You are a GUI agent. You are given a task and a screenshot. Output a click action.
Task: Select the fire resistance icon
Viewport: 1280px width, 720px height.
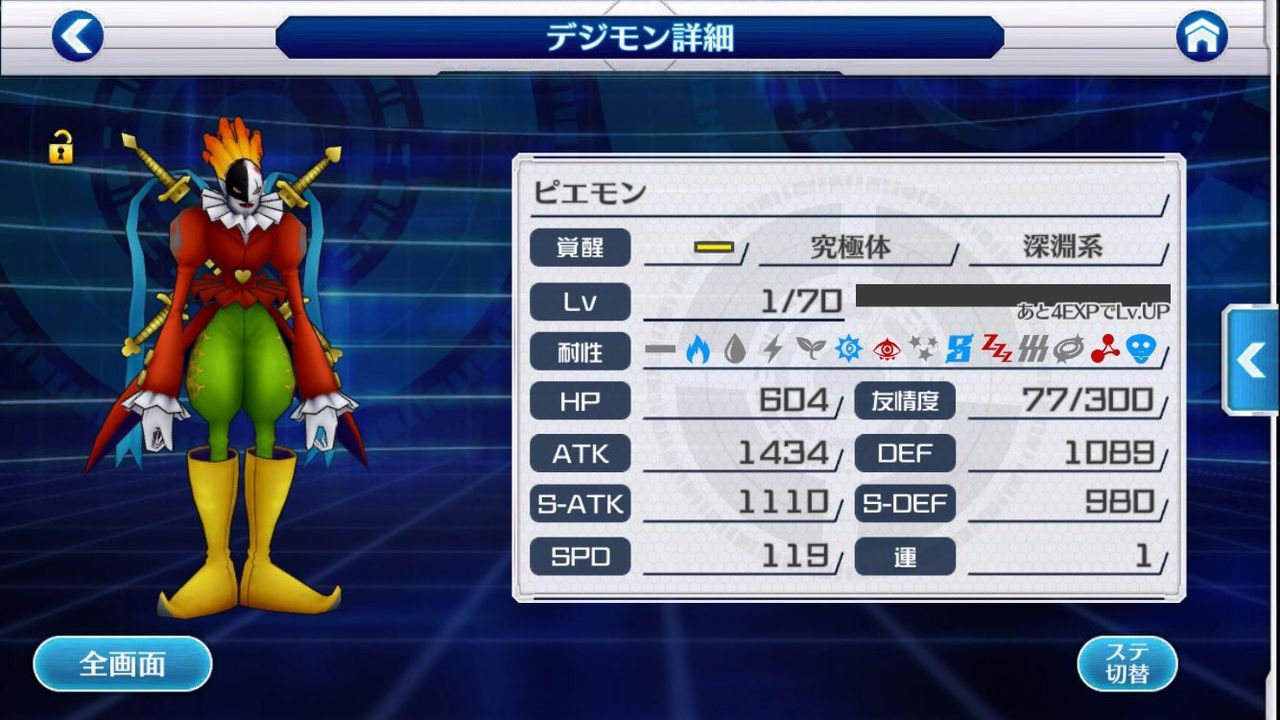click(x=696, y=348)
